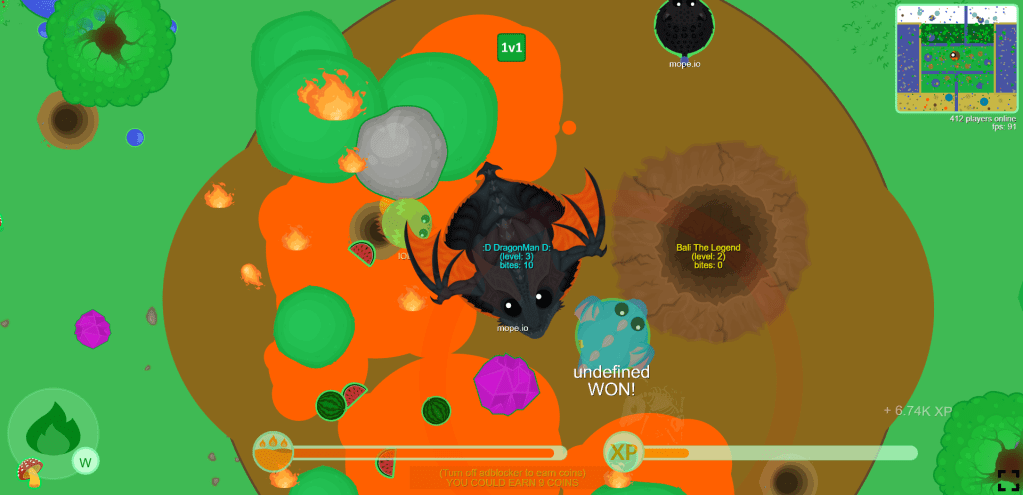This screenshot has height=495, width=1023.
Task: Toggle fullscreen with the corner brackets icon
Action: point(1008,480)
